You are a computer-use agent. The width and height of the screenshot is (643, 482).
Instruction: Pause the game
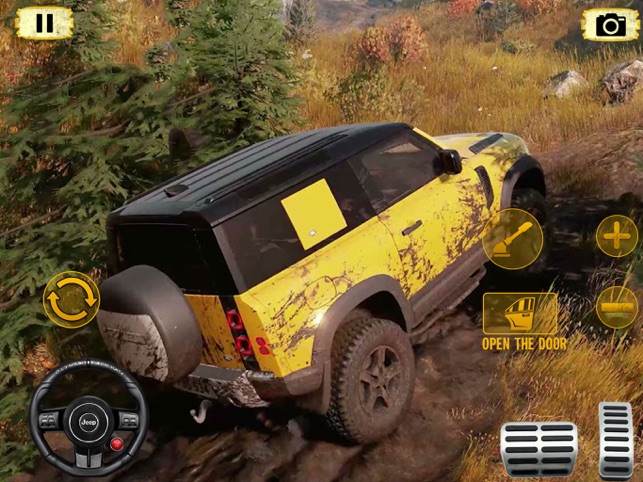44,23
